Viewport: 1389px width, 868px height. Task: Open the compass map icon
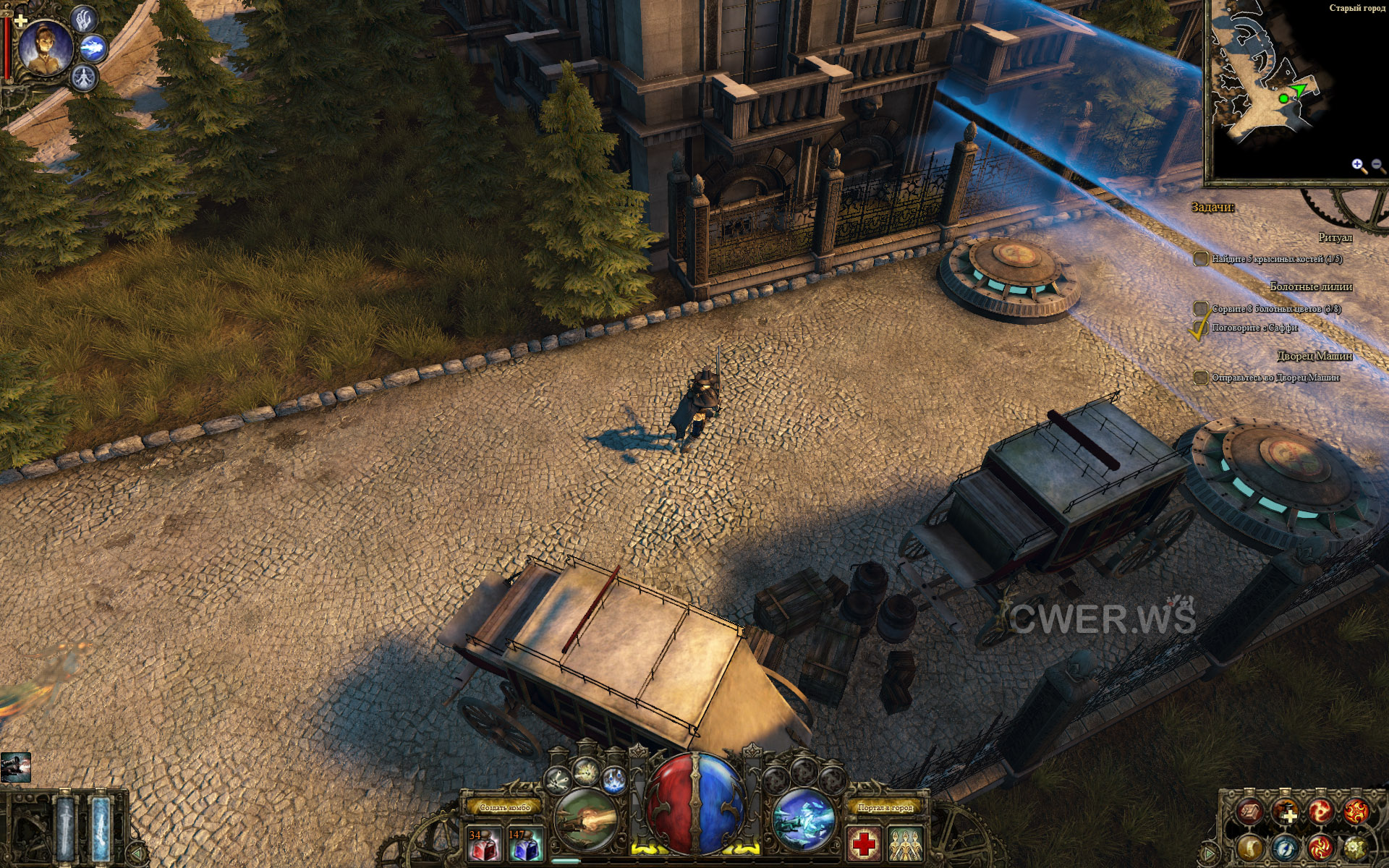coord(1286,847)
